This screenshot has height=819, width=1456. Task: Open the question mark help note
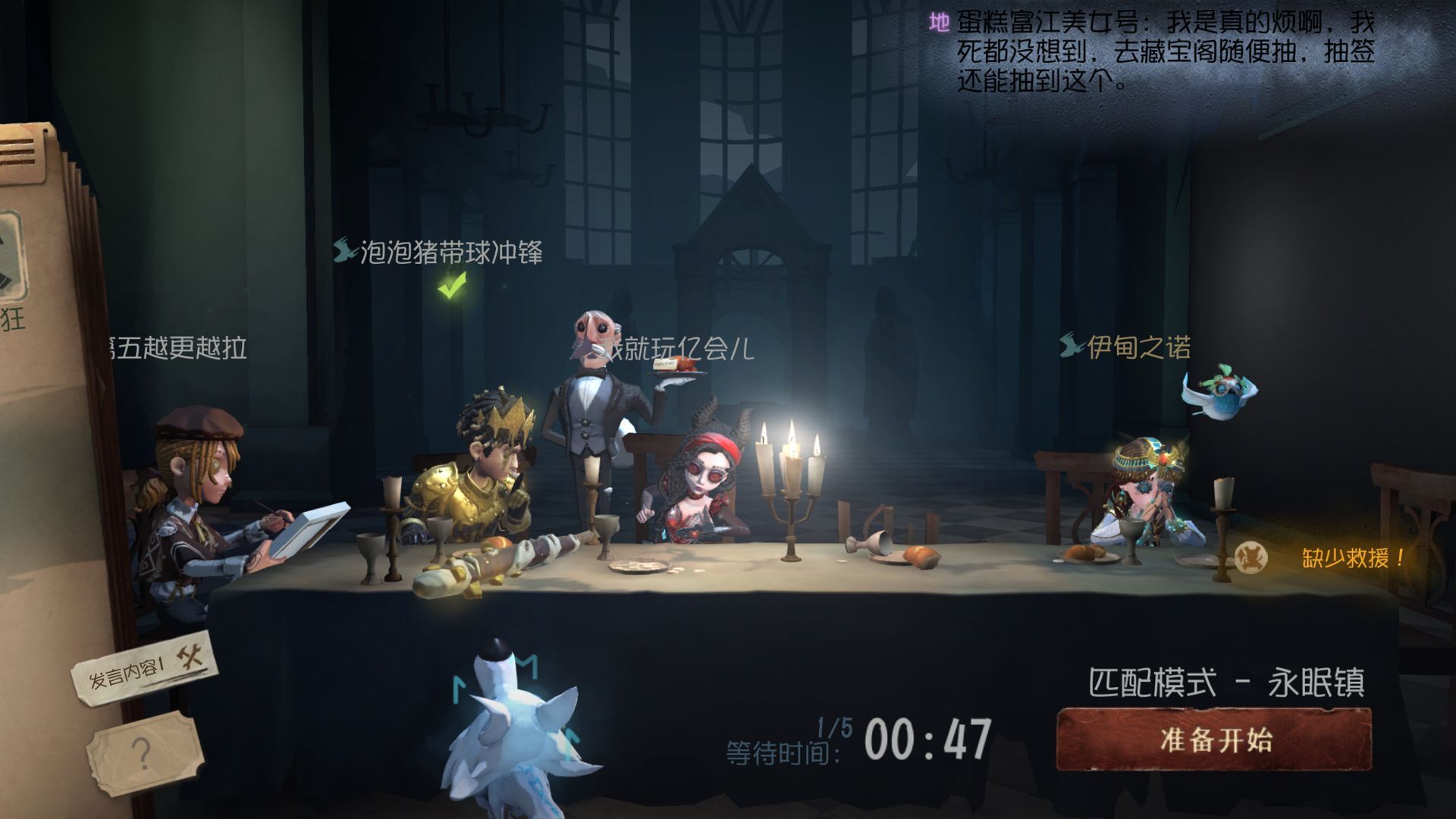(143, 753)
